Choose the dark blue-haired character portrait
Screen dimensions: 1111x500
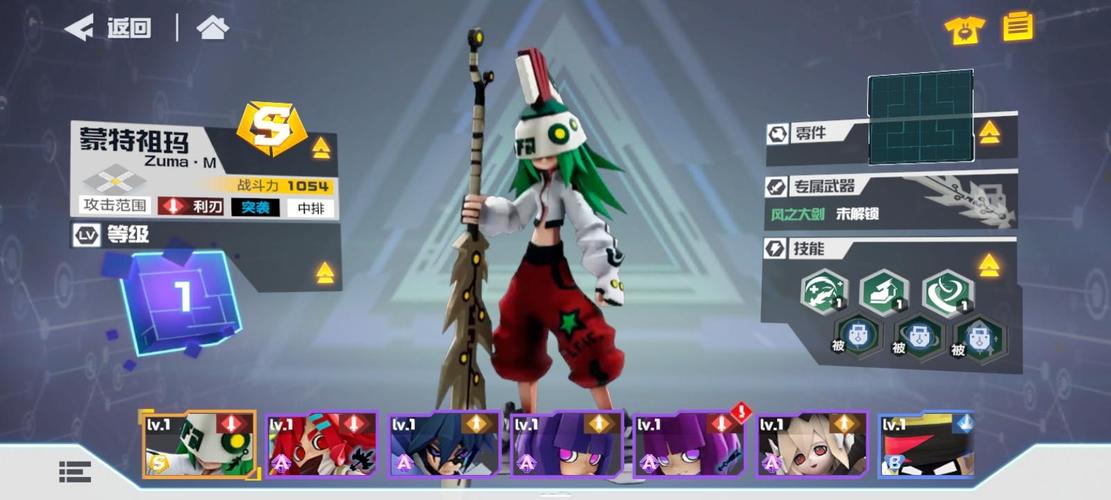click(444, 443)
